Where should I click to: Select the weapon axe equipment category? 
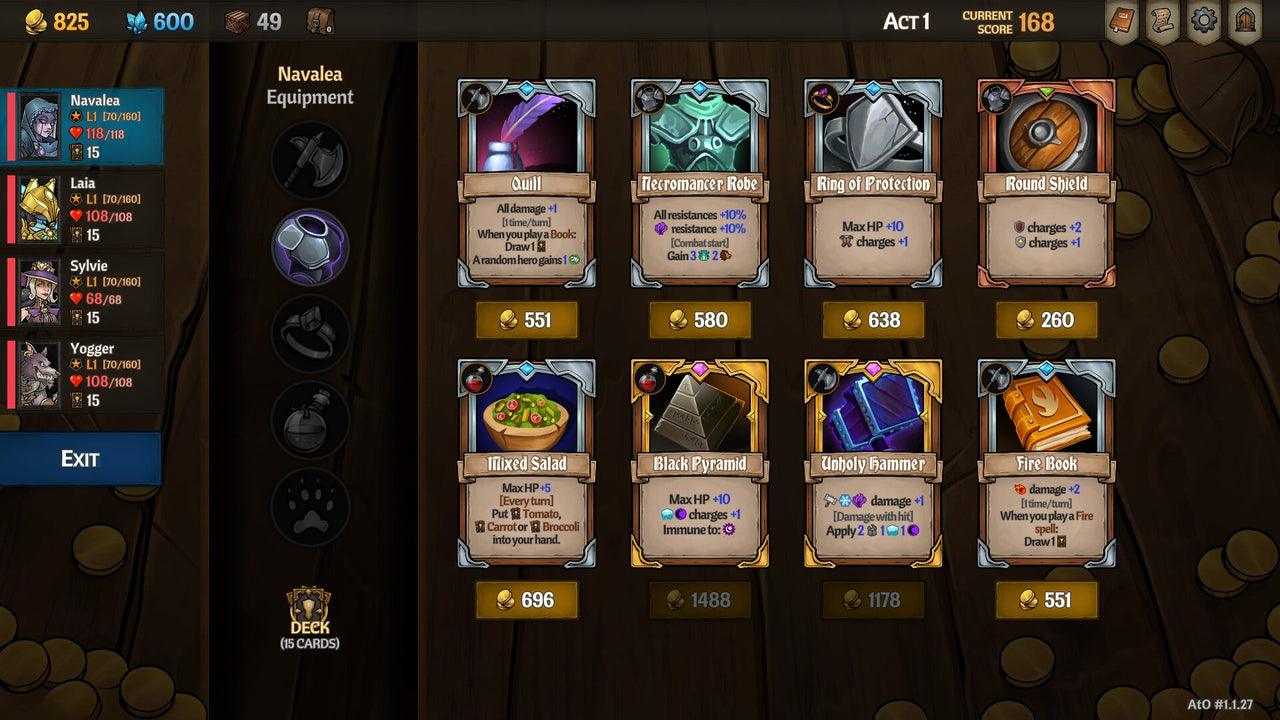pos(309,160)
